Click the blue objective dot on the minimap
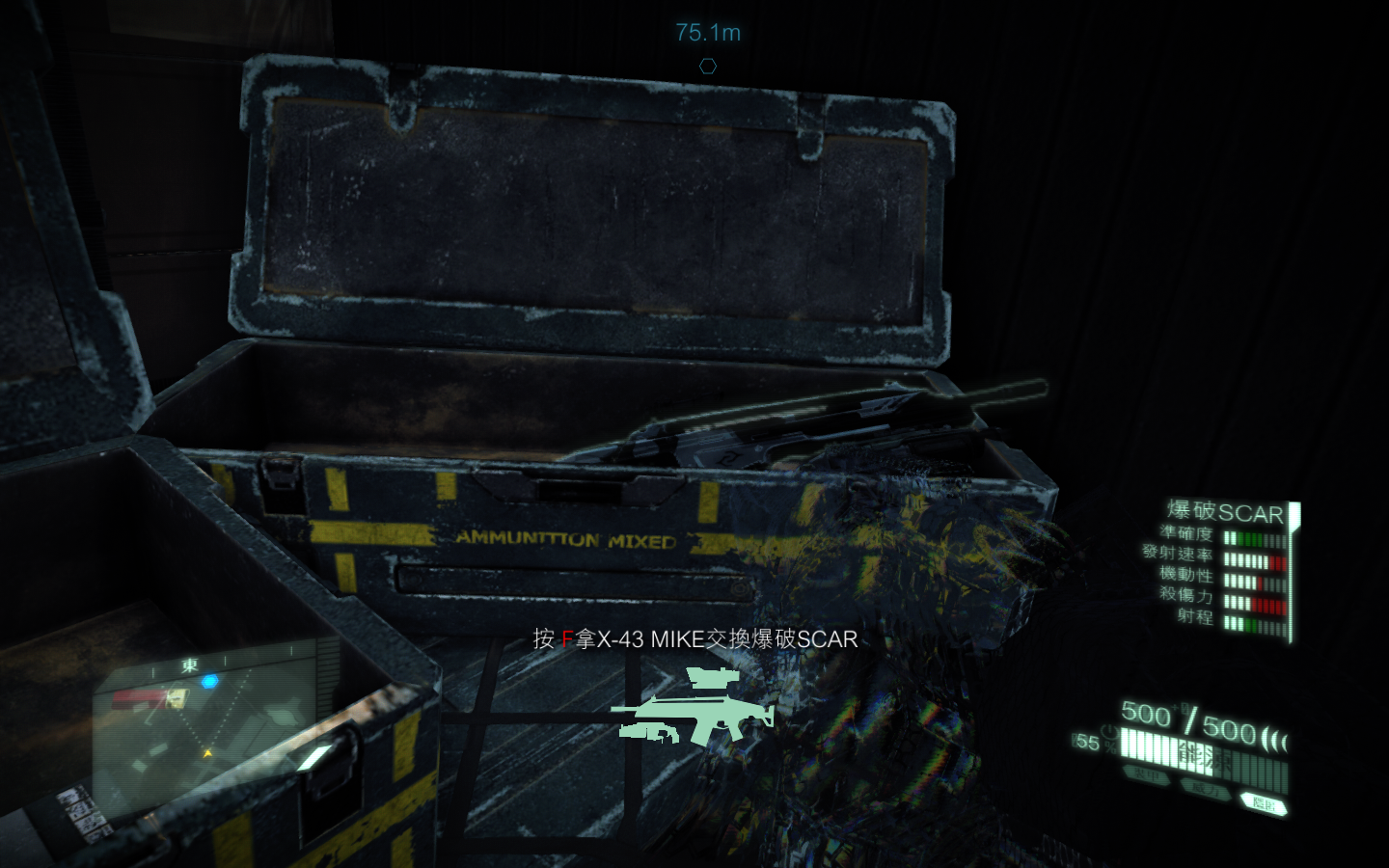The height and width of the screenshot is (868, 1389). click(210, 681)
